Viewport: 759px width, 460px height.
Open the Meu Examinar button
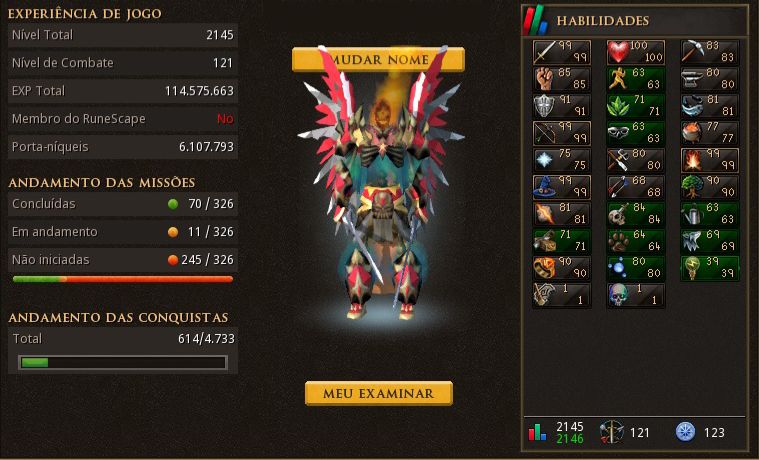tap(378, 393)
